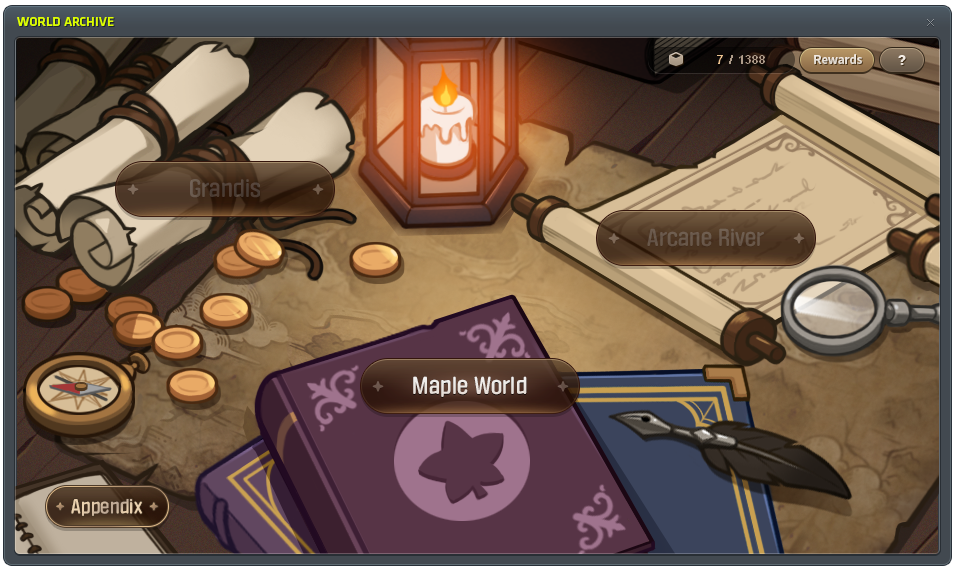
Task: Select the Grandis region
Action: (224, 189)
